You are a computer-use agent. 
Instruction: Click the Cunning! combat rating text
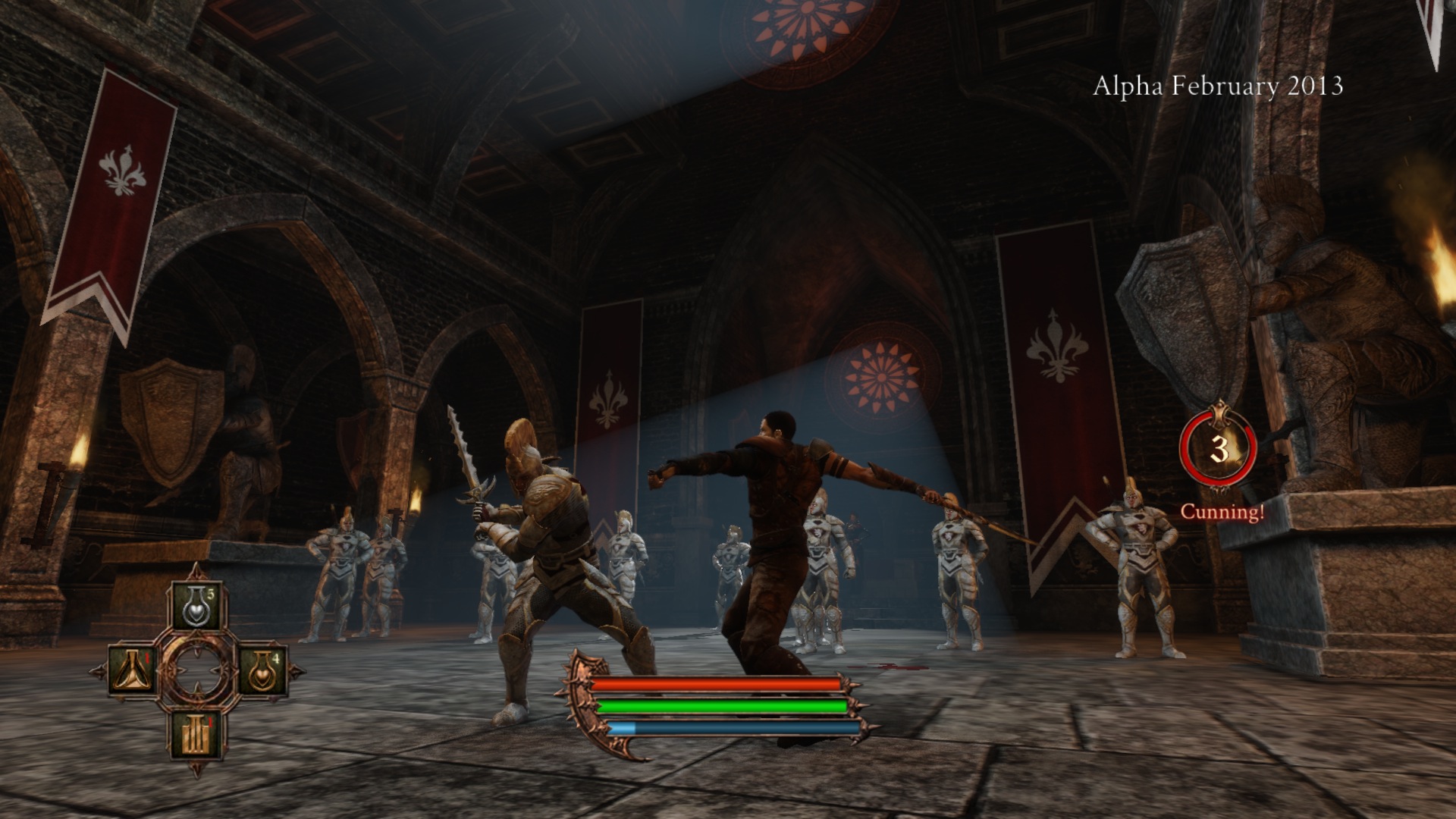coord(1222,513)
